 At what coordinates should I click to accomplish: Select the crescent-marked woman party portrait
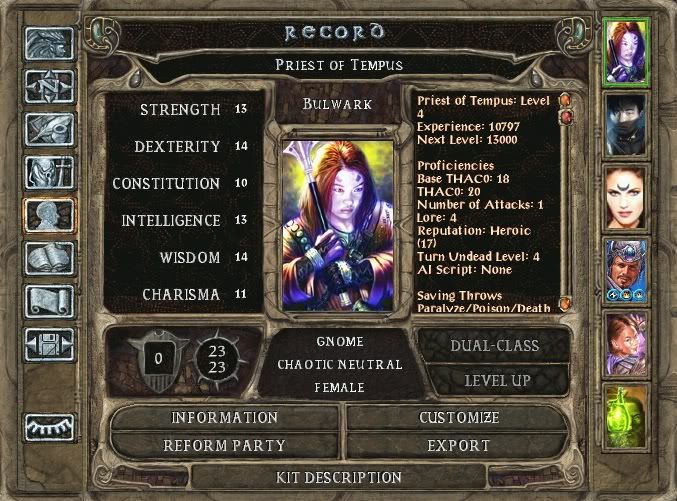(628, 195)
